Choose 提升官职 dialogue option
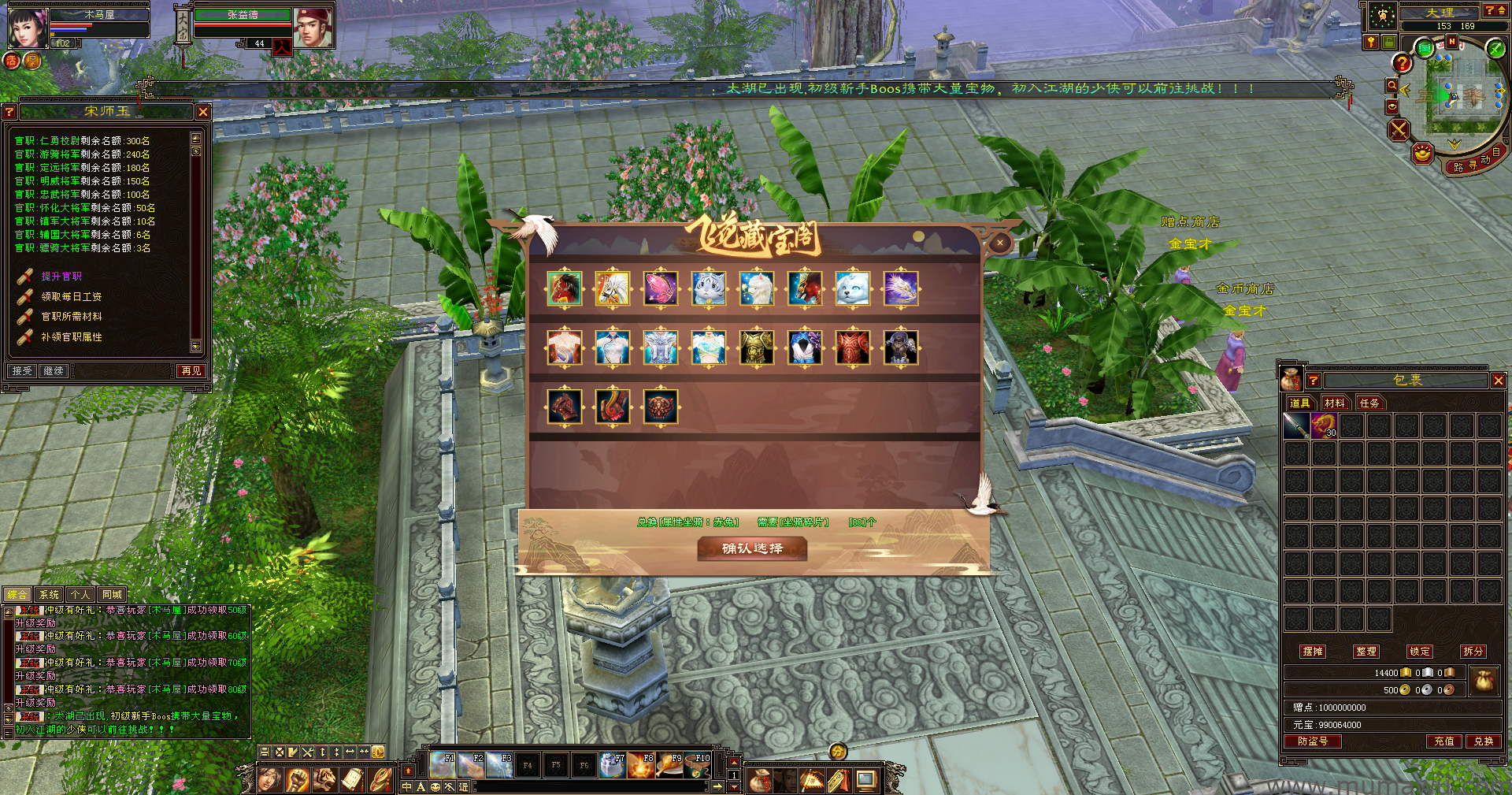 click(x=61, y=277)
